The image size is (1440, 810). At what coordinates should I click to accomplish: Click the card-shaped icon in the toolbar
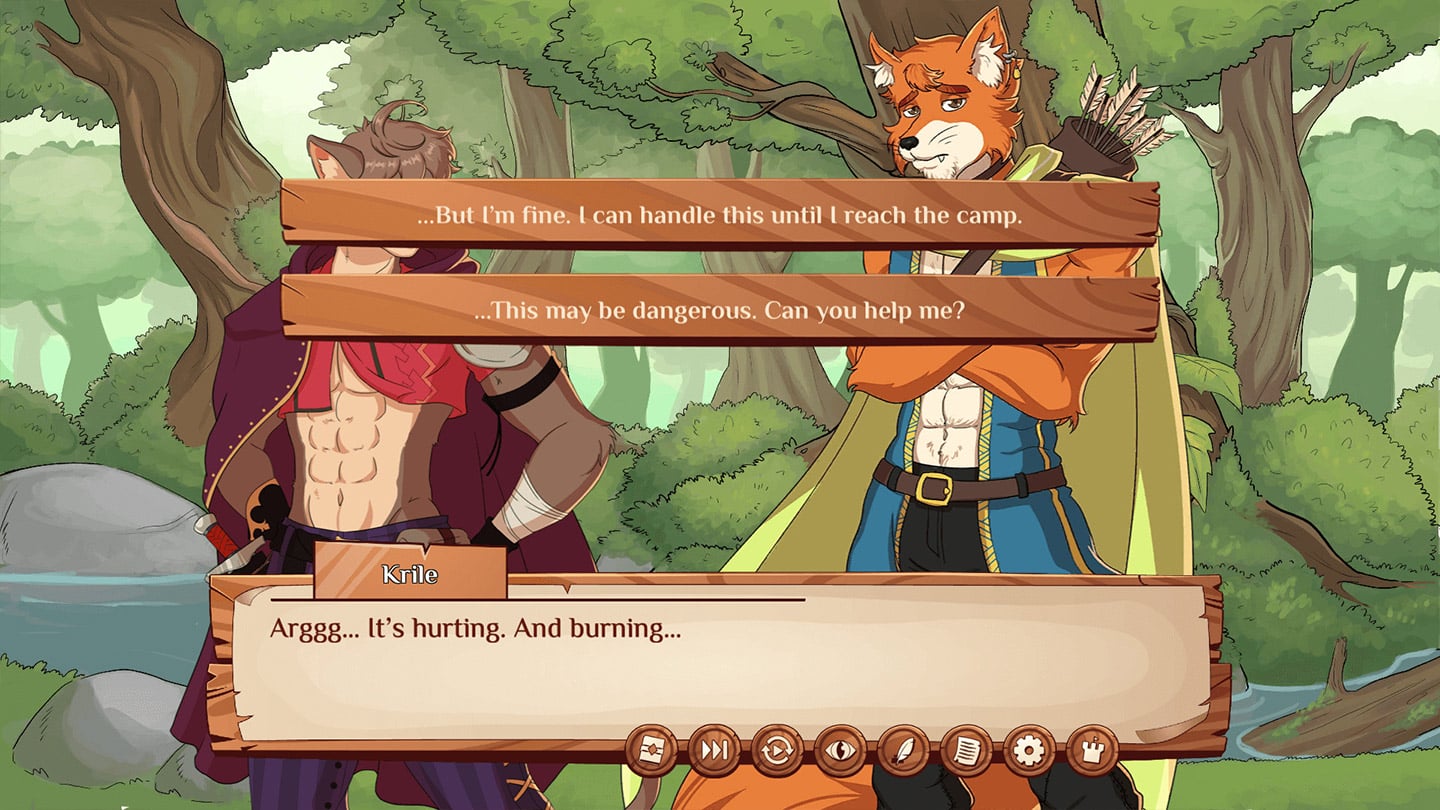tap(651, 751)
